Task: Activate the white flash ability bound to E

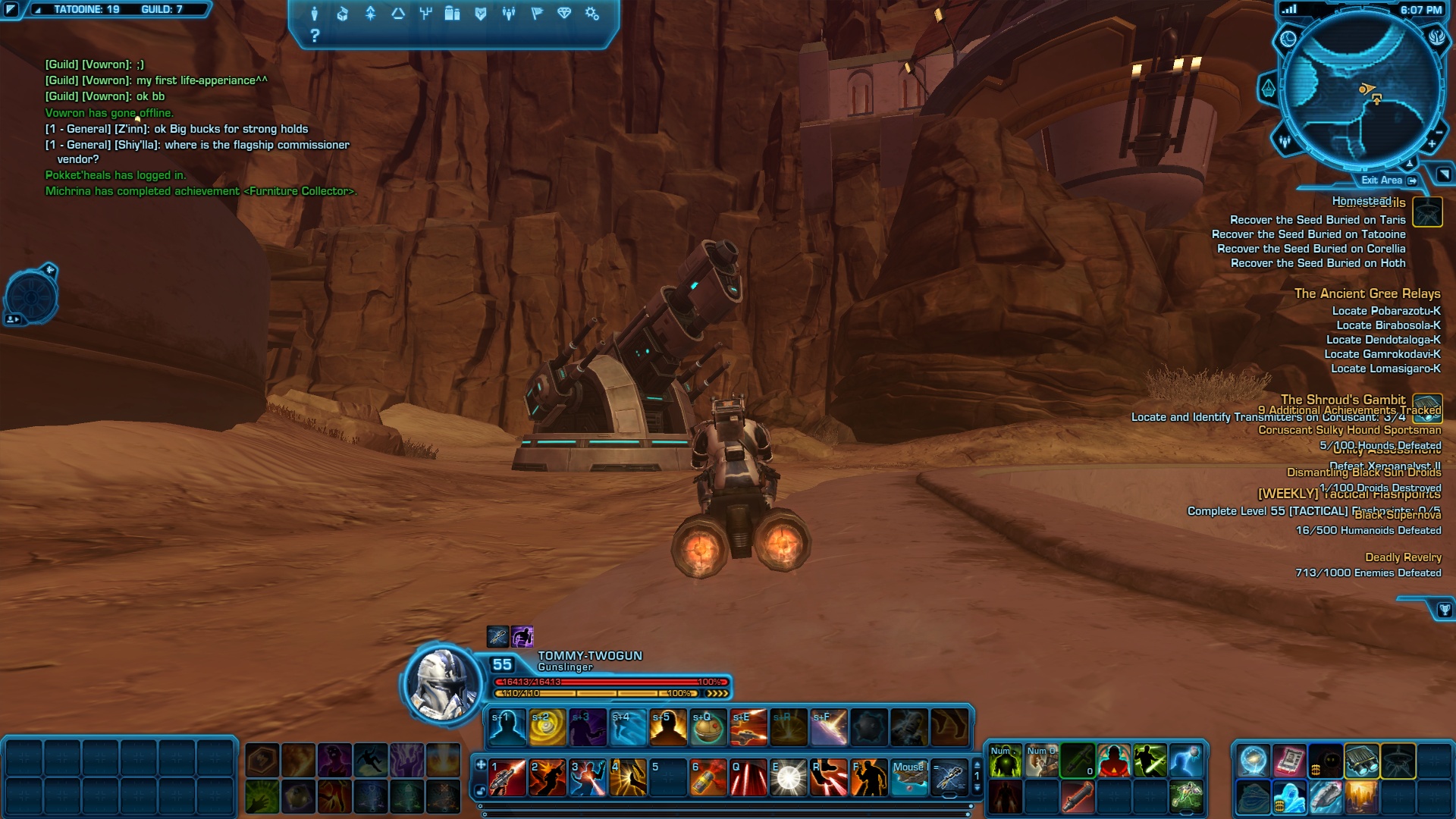Action: pos(789,777)
